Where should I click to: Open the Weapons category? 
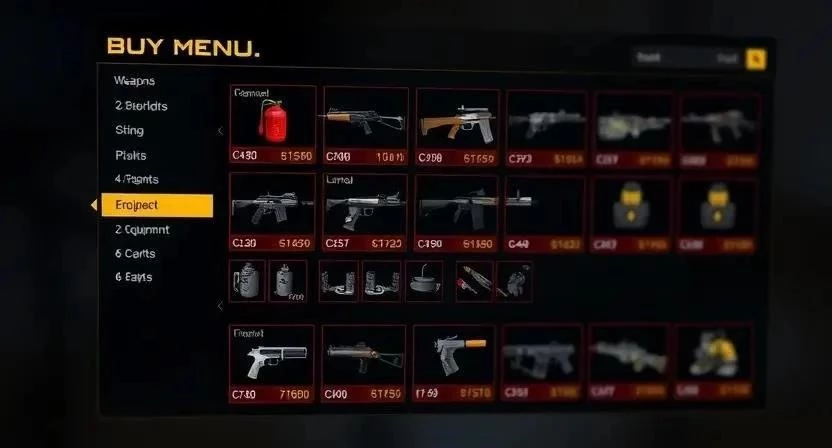[135, 81]
